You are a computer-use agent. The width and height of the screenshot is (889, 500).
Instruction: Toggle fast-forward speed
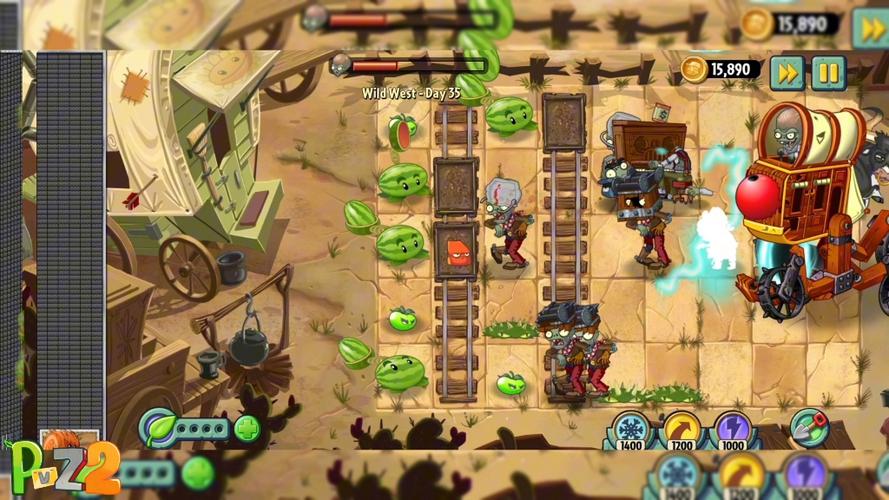[x=787, y=72]
